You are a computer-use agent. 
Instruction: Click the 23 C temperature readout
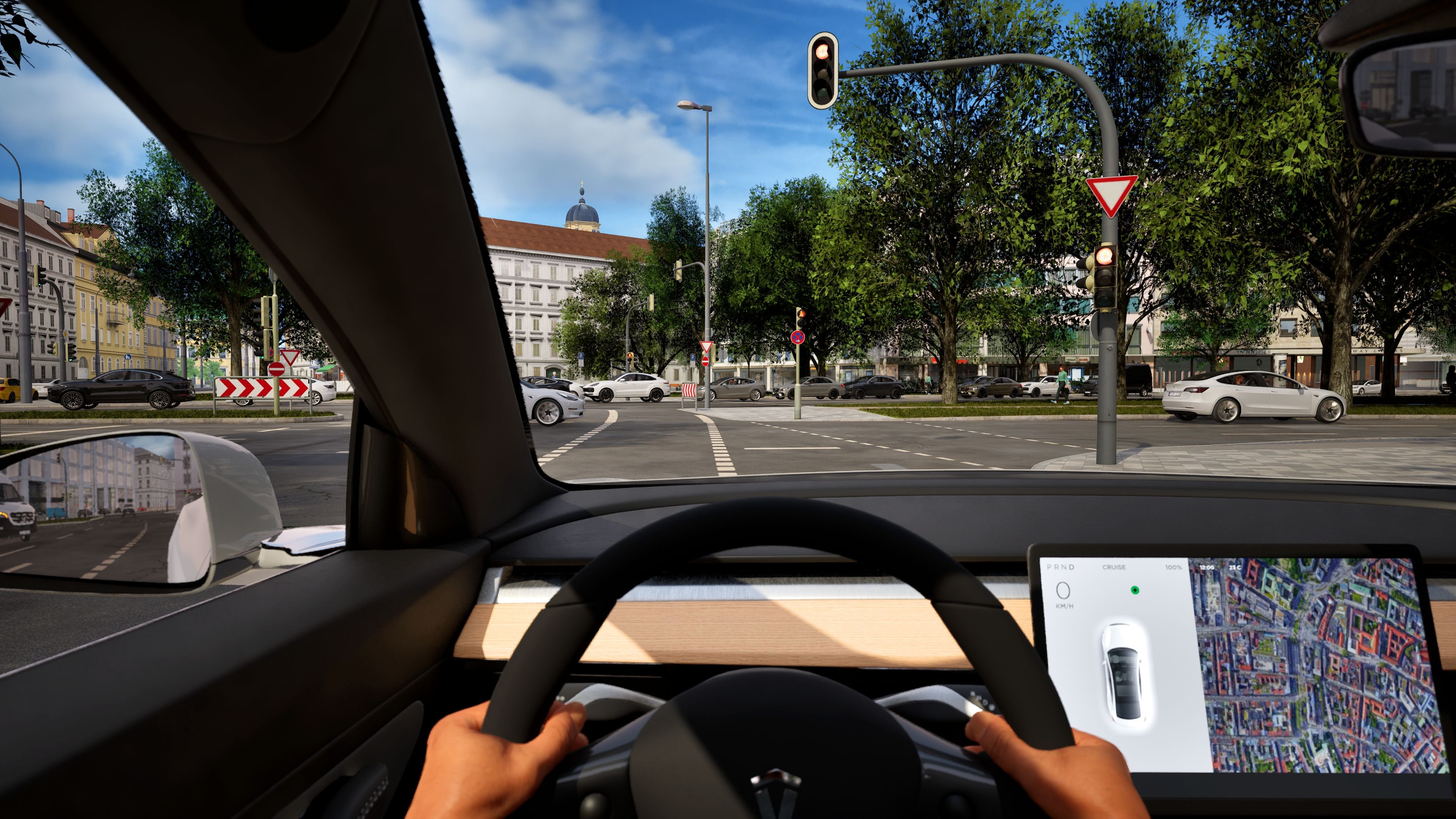[1235, 568]
